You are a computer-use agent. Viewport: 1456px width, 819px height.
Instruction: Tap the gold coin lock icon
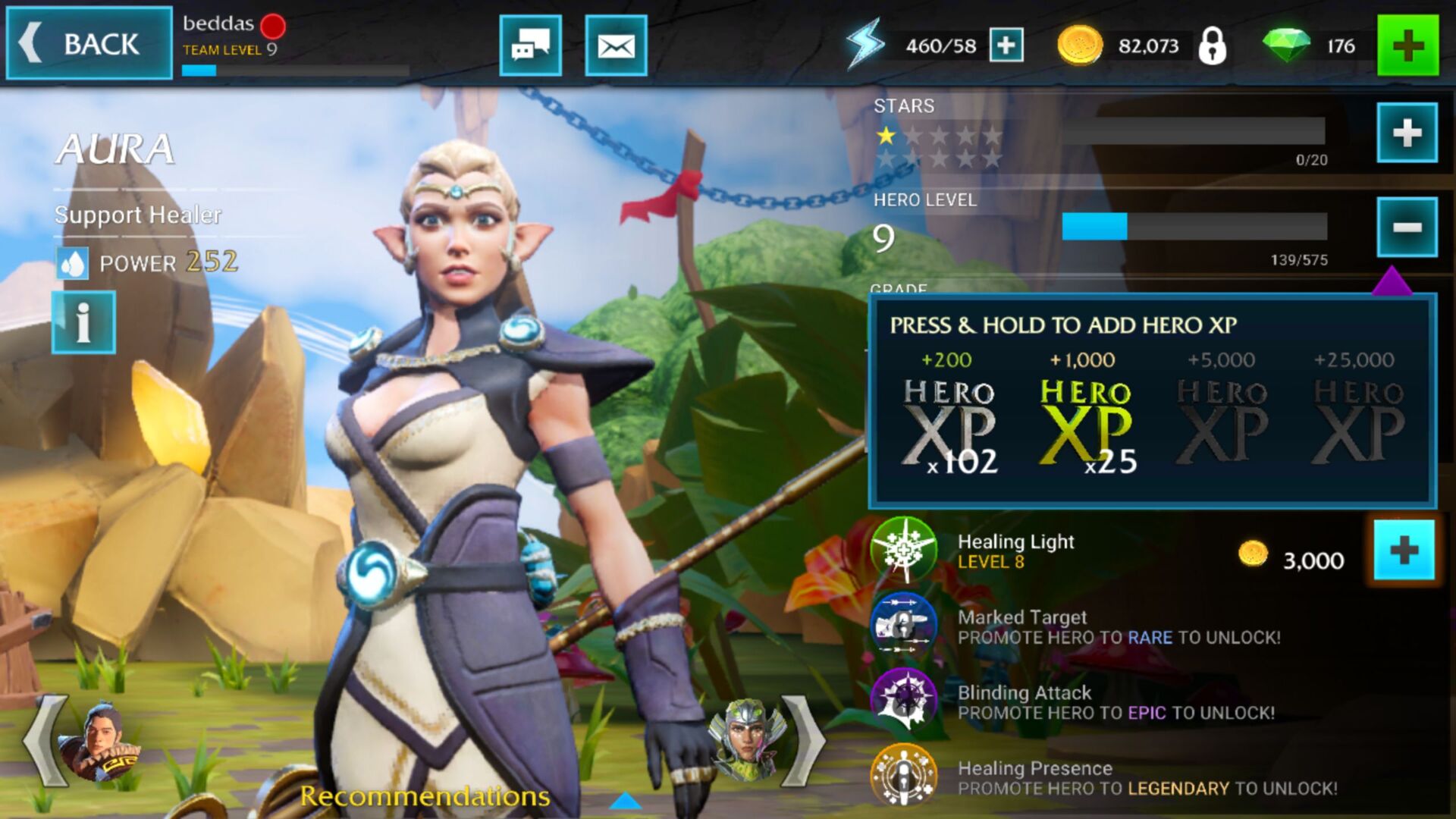pyautogui.click(x=1212, y=45)
